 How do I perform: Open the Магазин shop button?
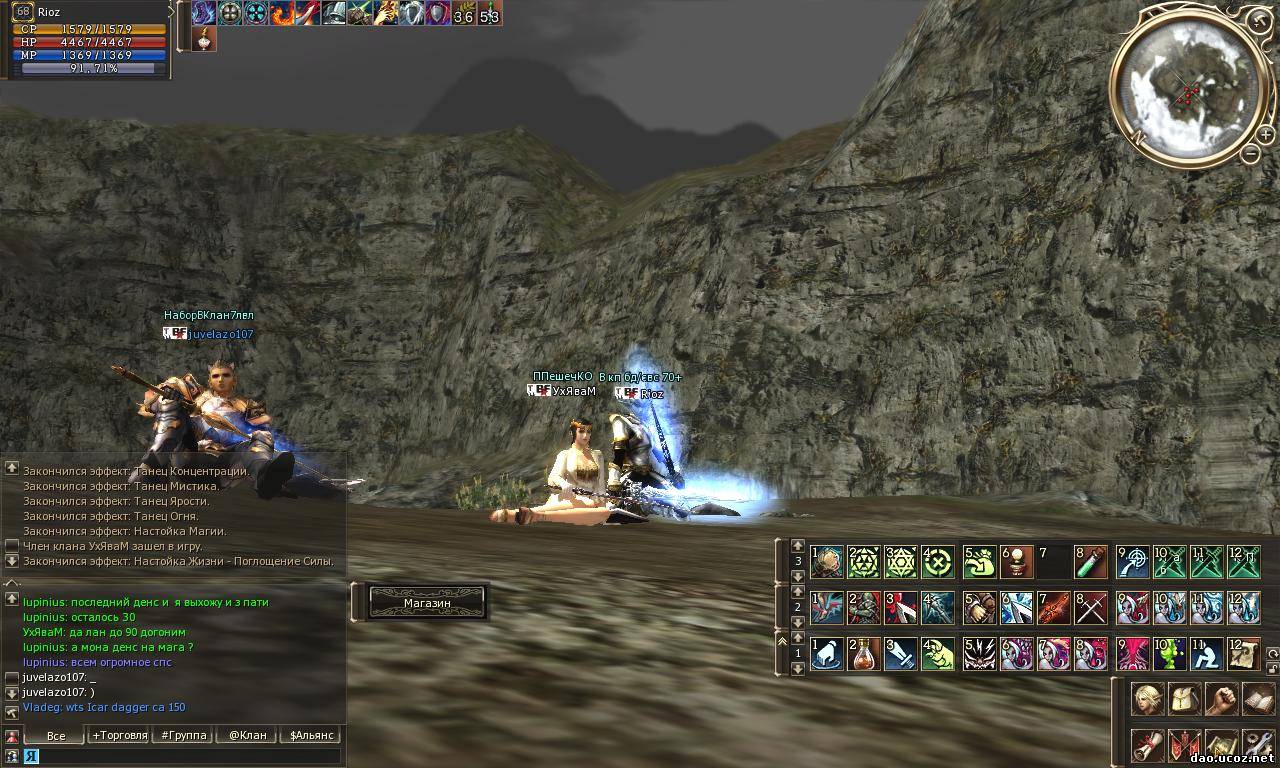[x=427, y=603]
